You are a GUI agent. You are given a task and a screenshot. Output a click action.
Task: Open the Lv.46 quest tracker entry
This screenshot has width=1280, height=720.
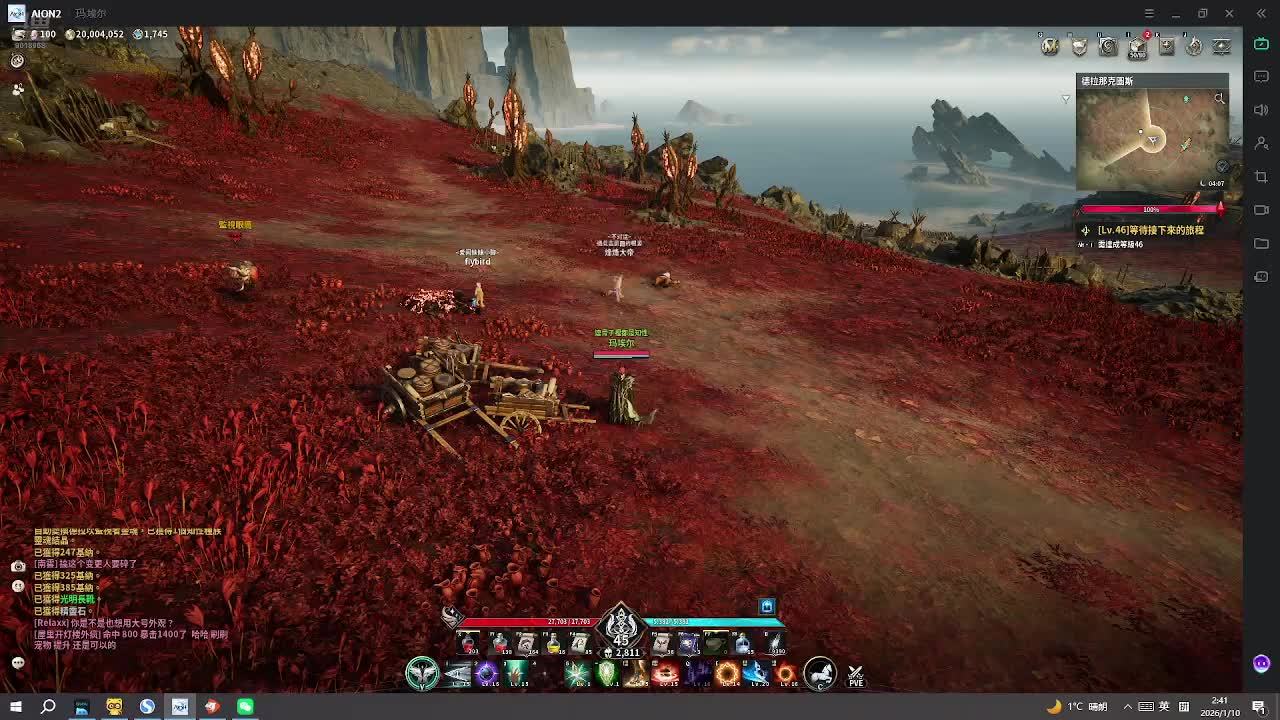[1150, 230]
